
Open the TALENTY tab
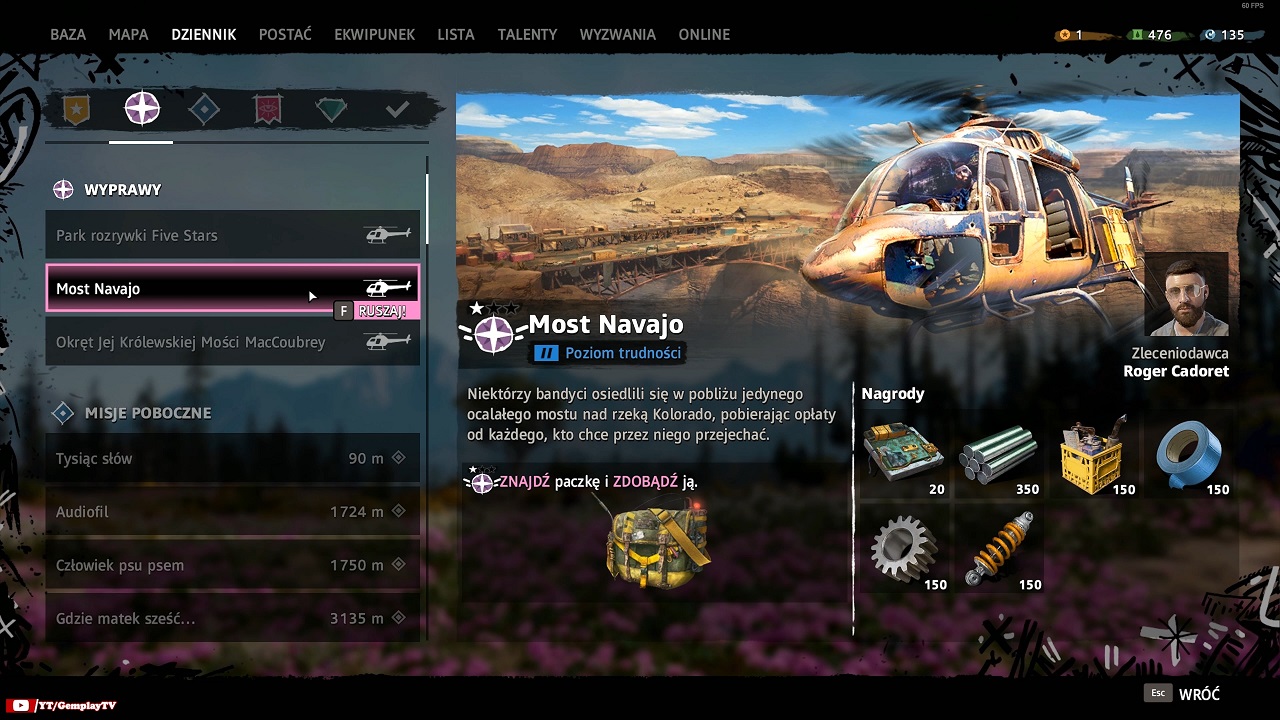pyautogui.click(x=527, y=34)
